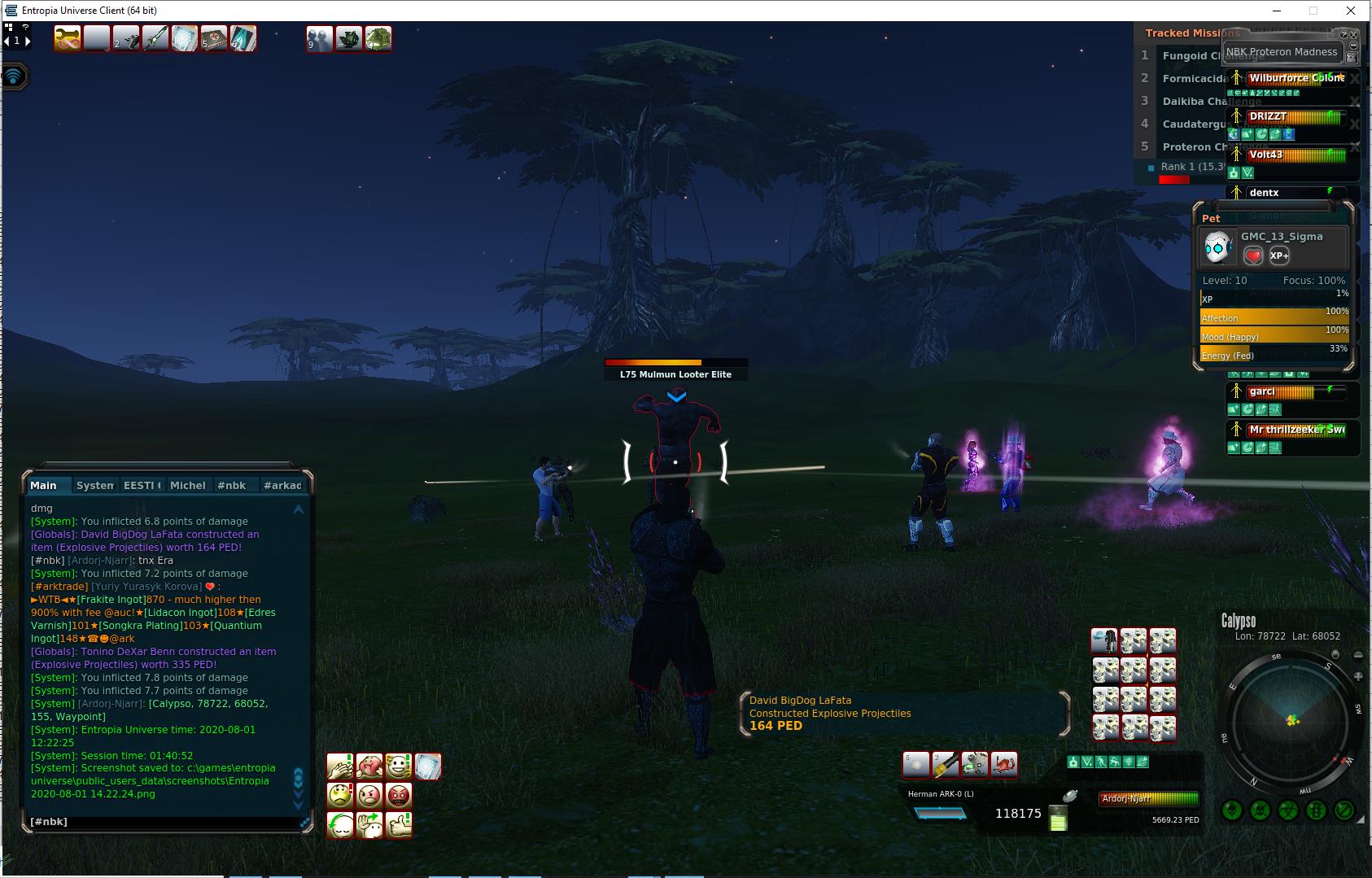Click the pet XP+ button
Screen dimensions: 1372x878
point(1279,256)
